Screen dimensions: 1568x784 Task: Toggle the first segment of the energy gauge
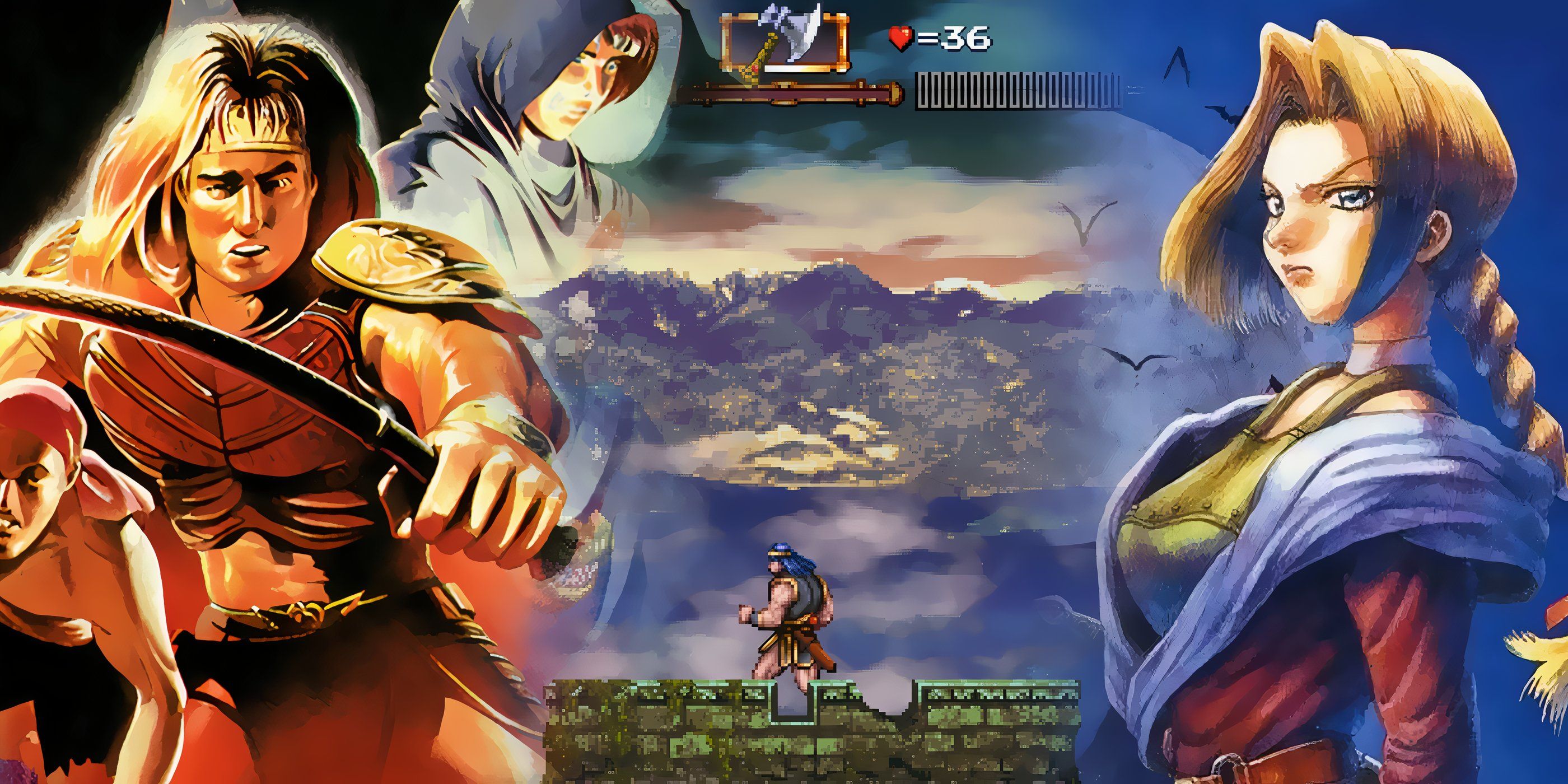click(924, 92)
